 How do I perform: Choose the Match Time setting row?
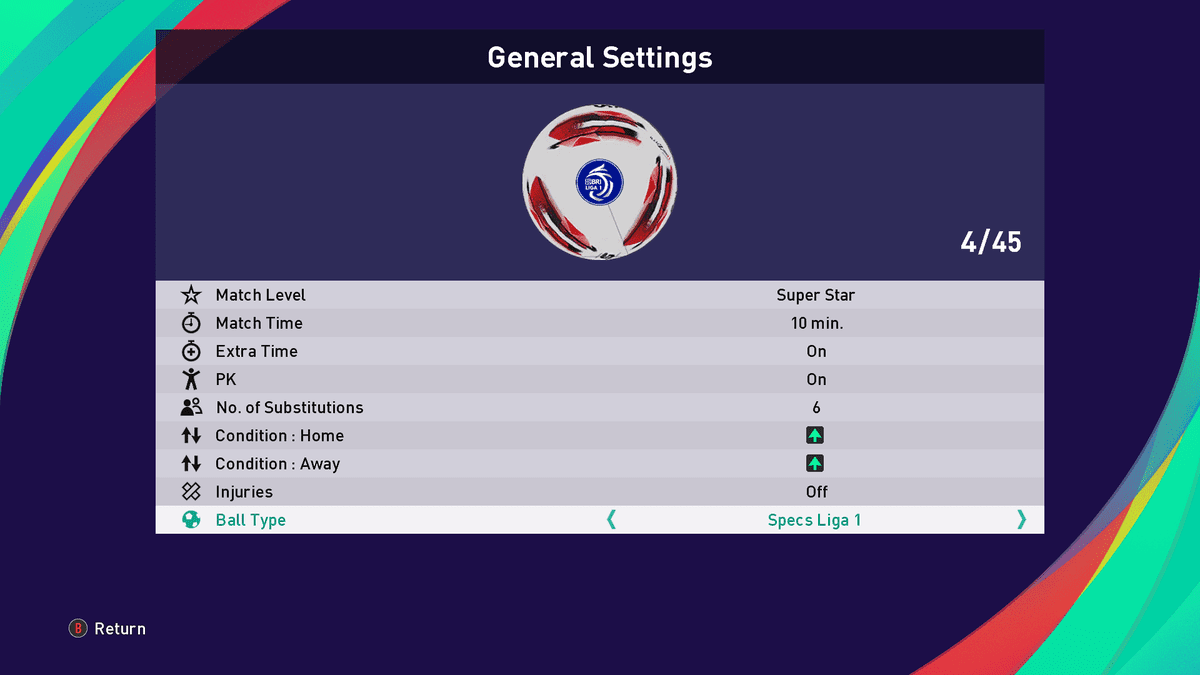[600, 323]
